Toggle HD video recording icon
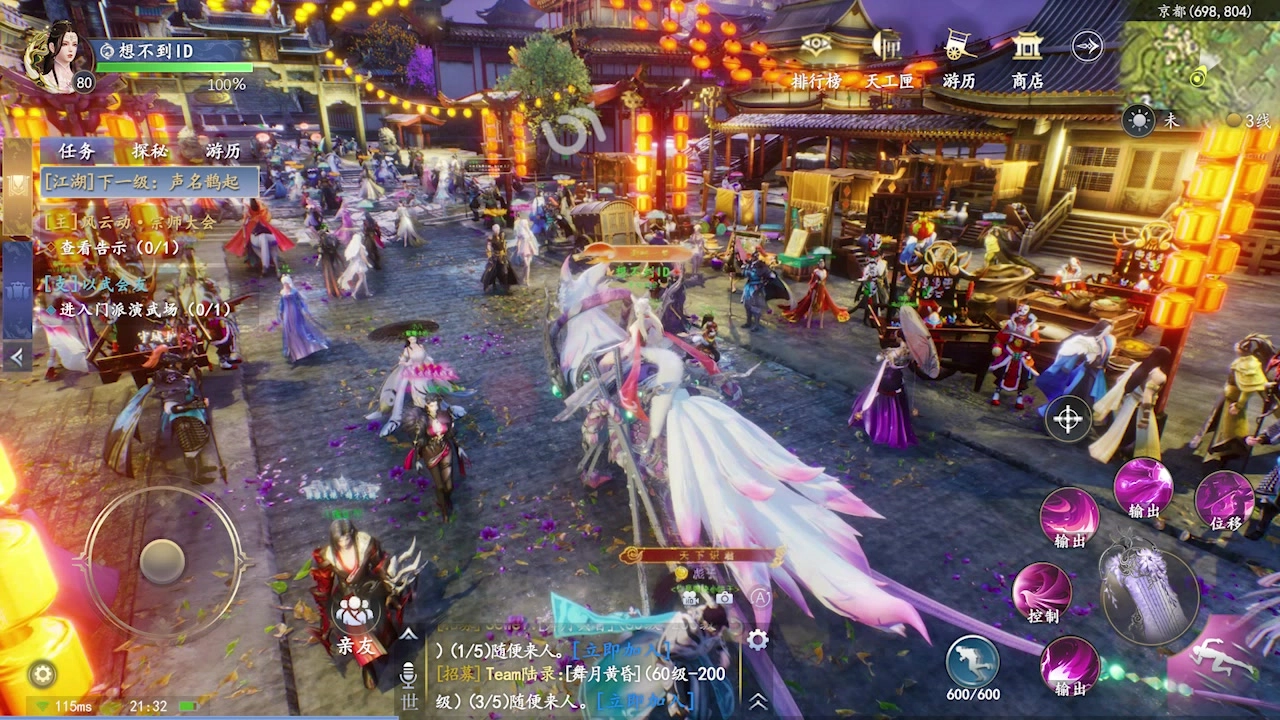Image resolution: width=1280 pixels, height=720 pixels. click(690, 597)
